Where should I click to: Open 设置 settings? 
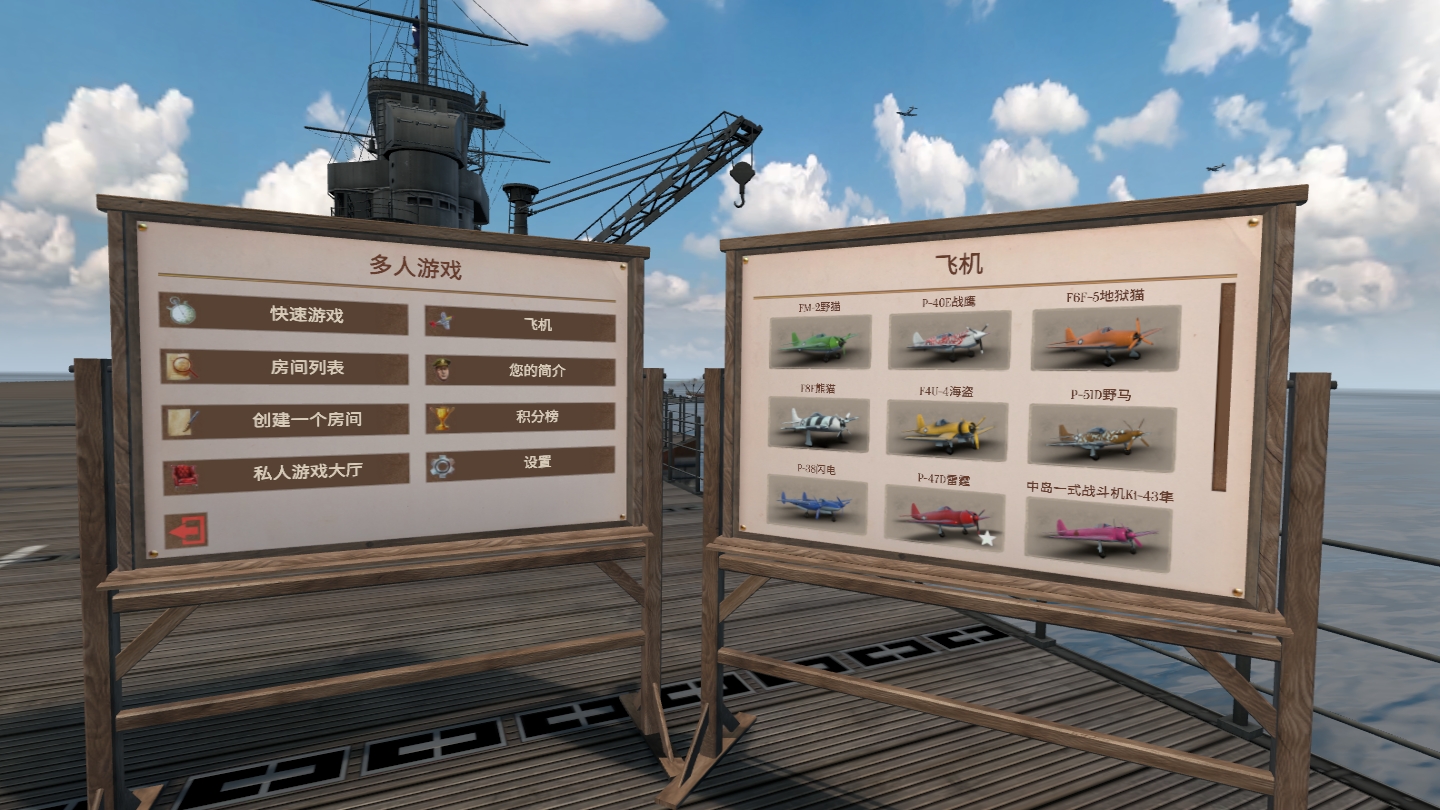click(x=520, y=464)
